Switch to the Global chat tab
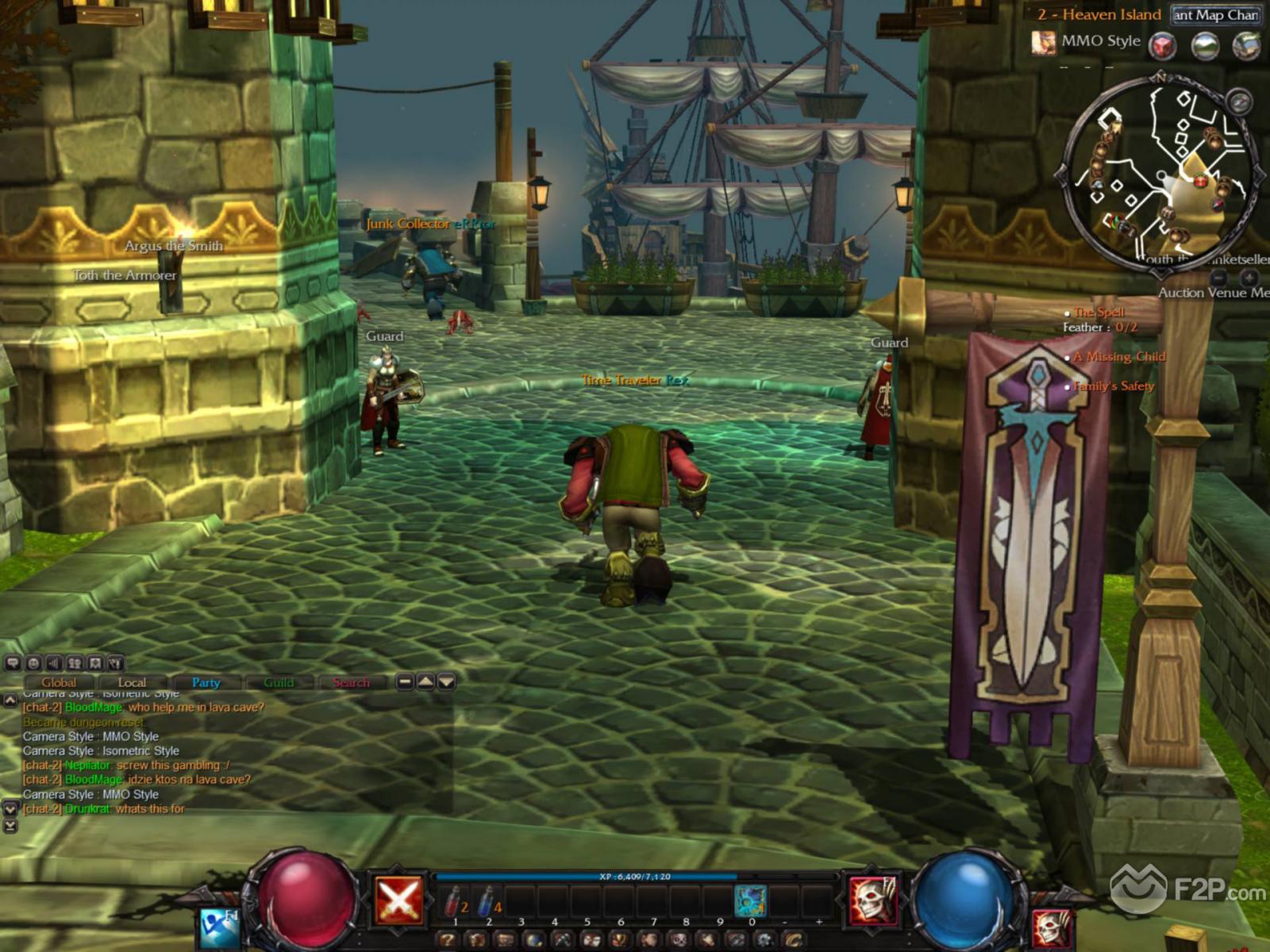The height and width of the screenshot is (952, 1270). tap(60, 682)
